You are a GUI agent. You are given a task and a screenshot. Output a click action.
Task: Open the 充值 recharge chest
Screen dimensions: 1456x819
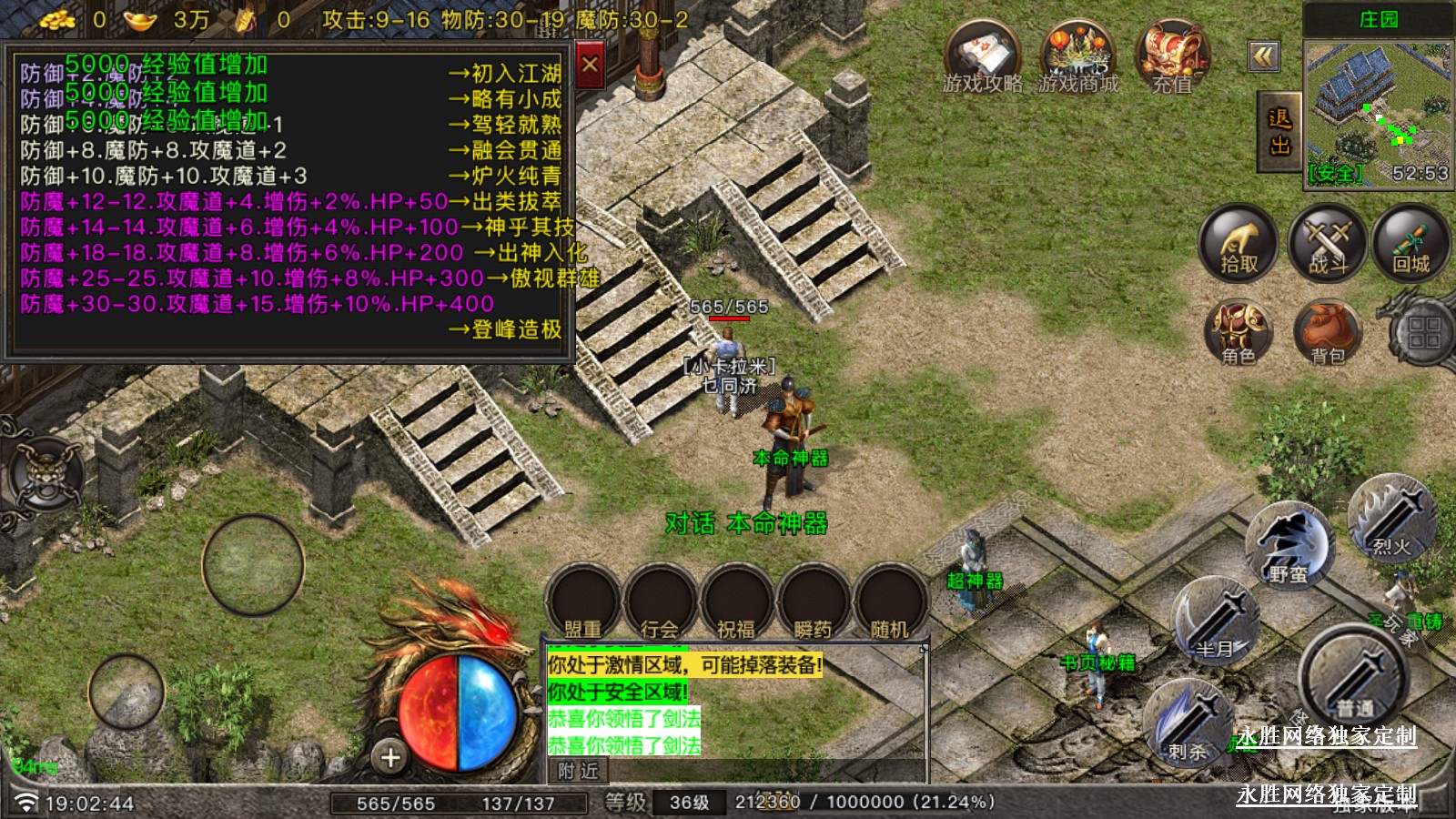[x=1171, y=57]
